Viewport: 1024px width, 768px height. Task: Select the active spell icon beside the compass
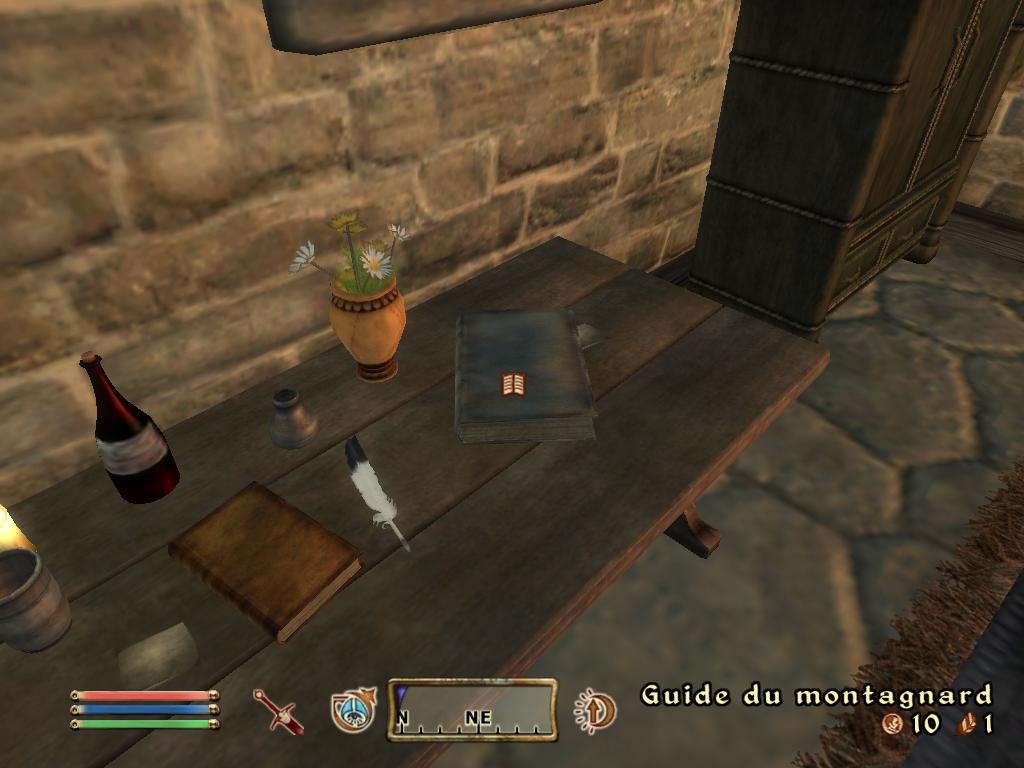coord(353,710)
